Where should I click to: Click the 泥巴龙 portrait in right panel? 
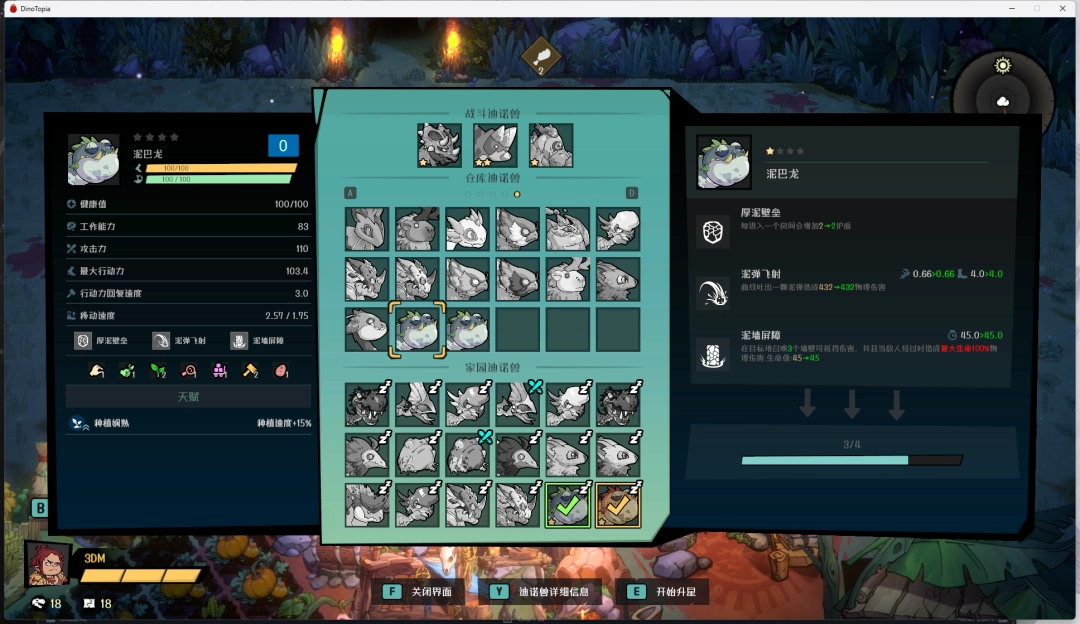point(724,163)
